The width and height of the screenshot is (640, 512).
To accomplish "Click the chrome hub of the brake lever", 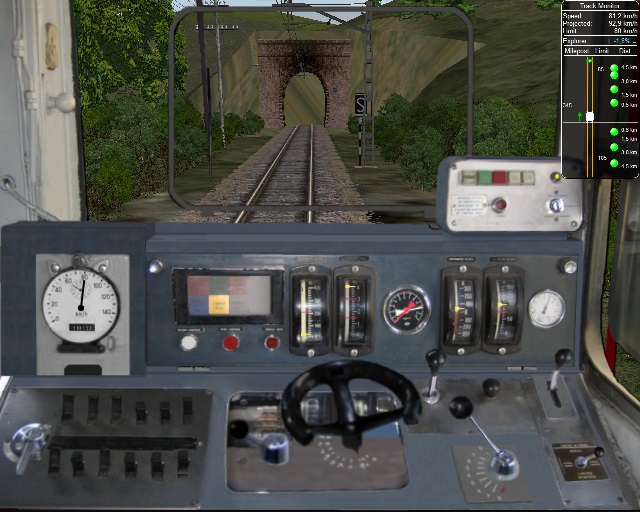I will point(503,462).
